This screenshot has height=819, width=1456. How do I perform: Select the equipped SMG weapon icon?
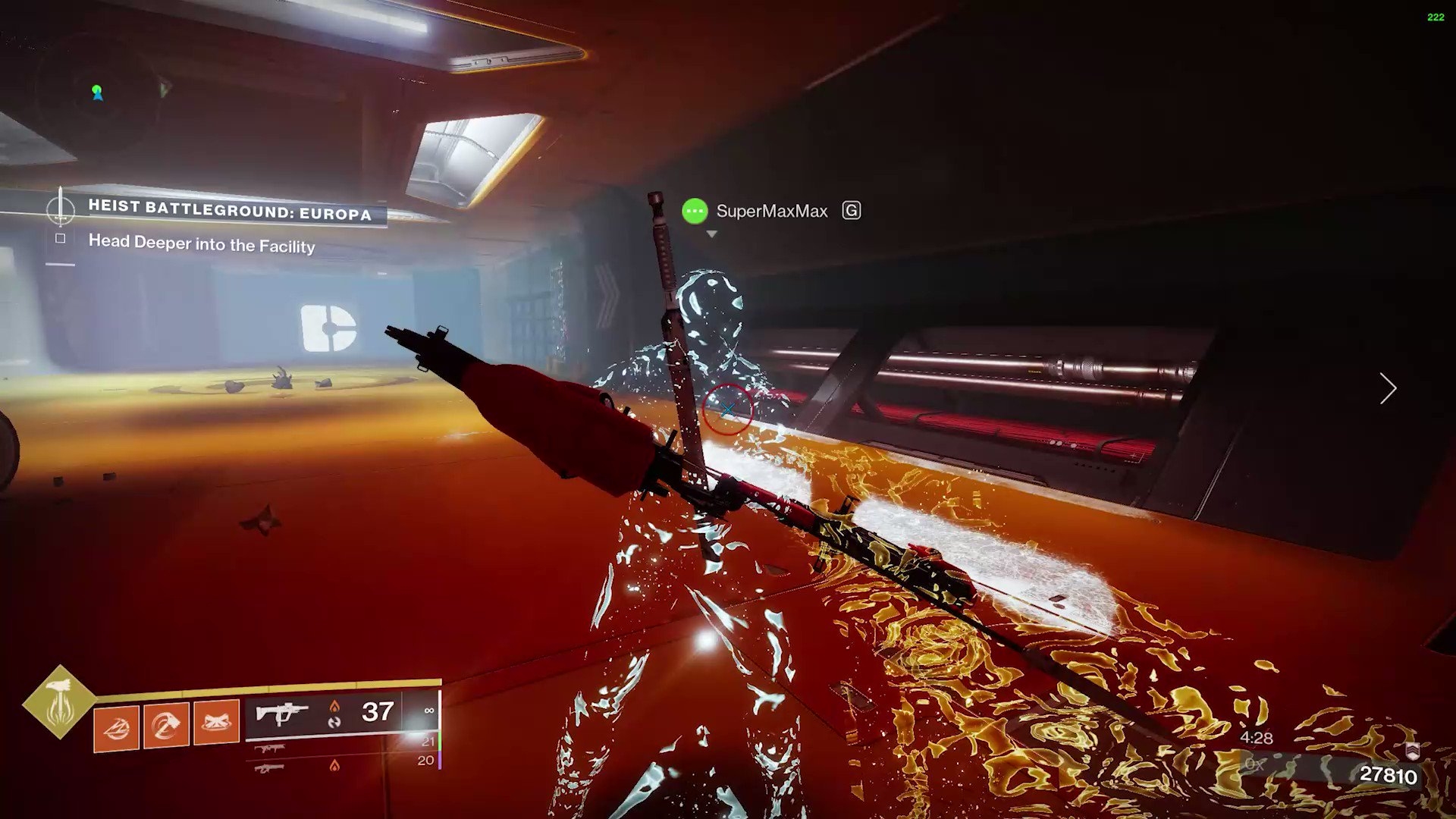(282, 711)
